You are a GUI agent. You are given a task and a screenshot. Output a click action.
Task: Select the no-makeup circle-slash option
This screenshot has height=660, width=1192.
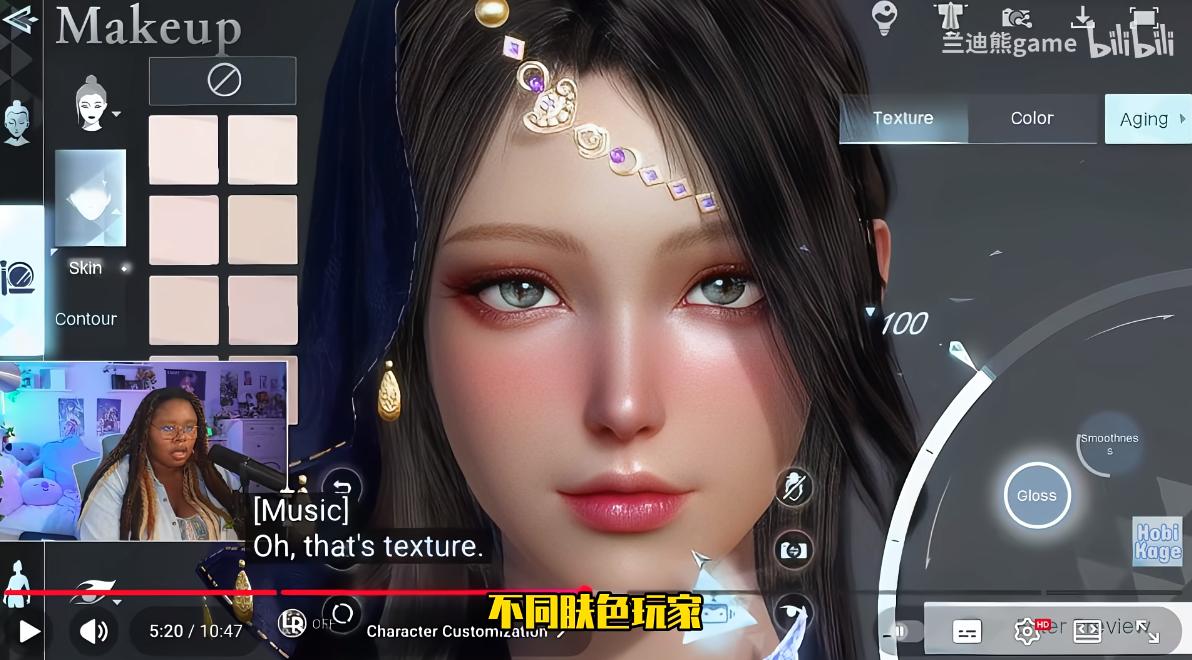(x=223, y=81)
